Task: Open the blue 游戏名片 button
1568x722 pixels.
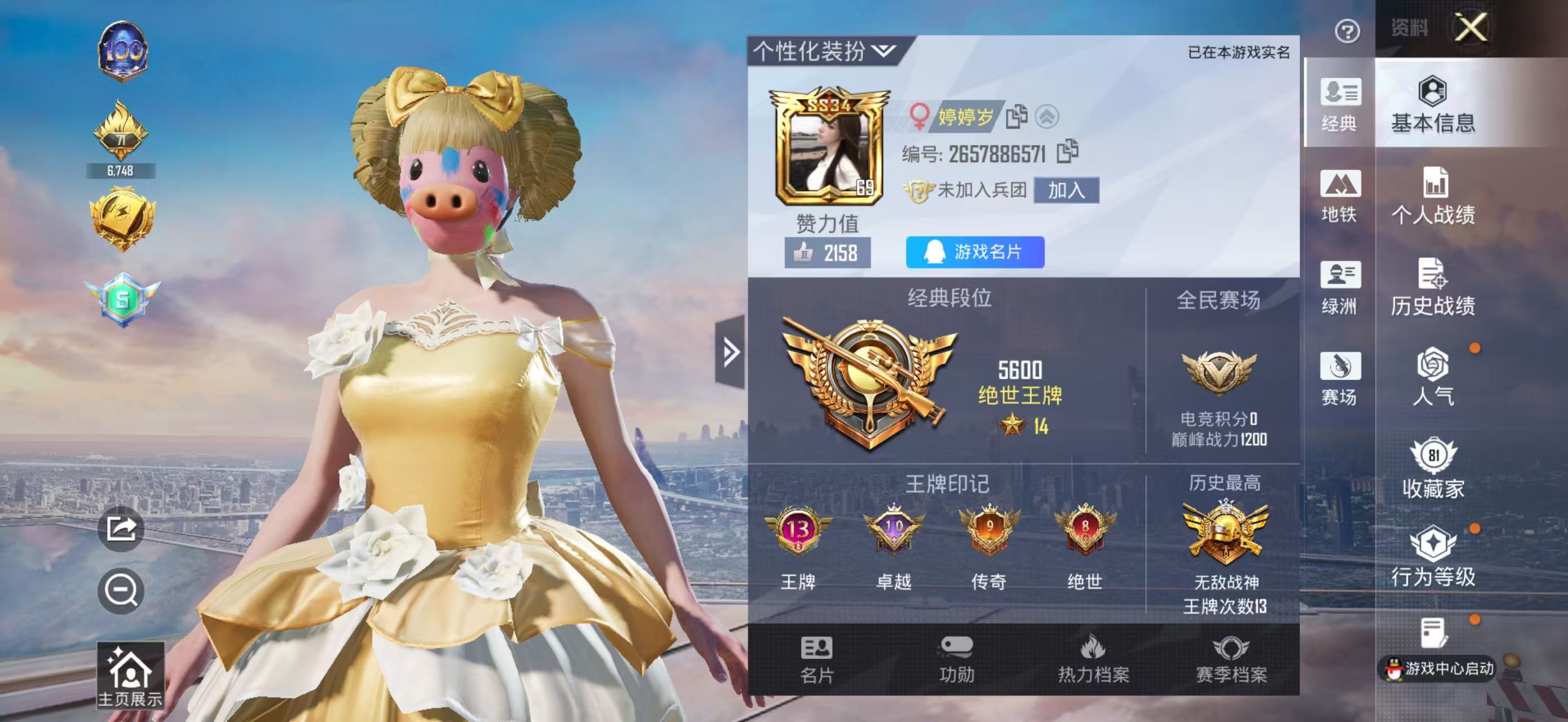Action: pyautogui.click(x=974, y=252)
